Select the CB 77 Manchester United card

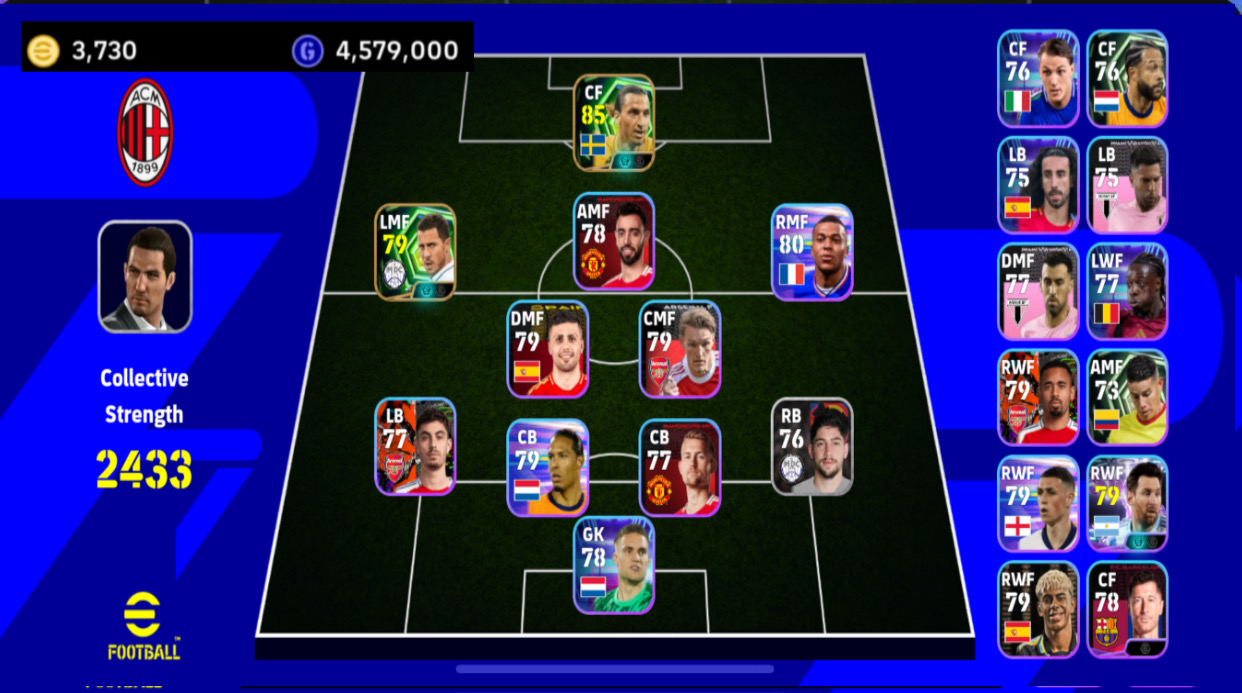pyautogui.click(x=680, y=467)
